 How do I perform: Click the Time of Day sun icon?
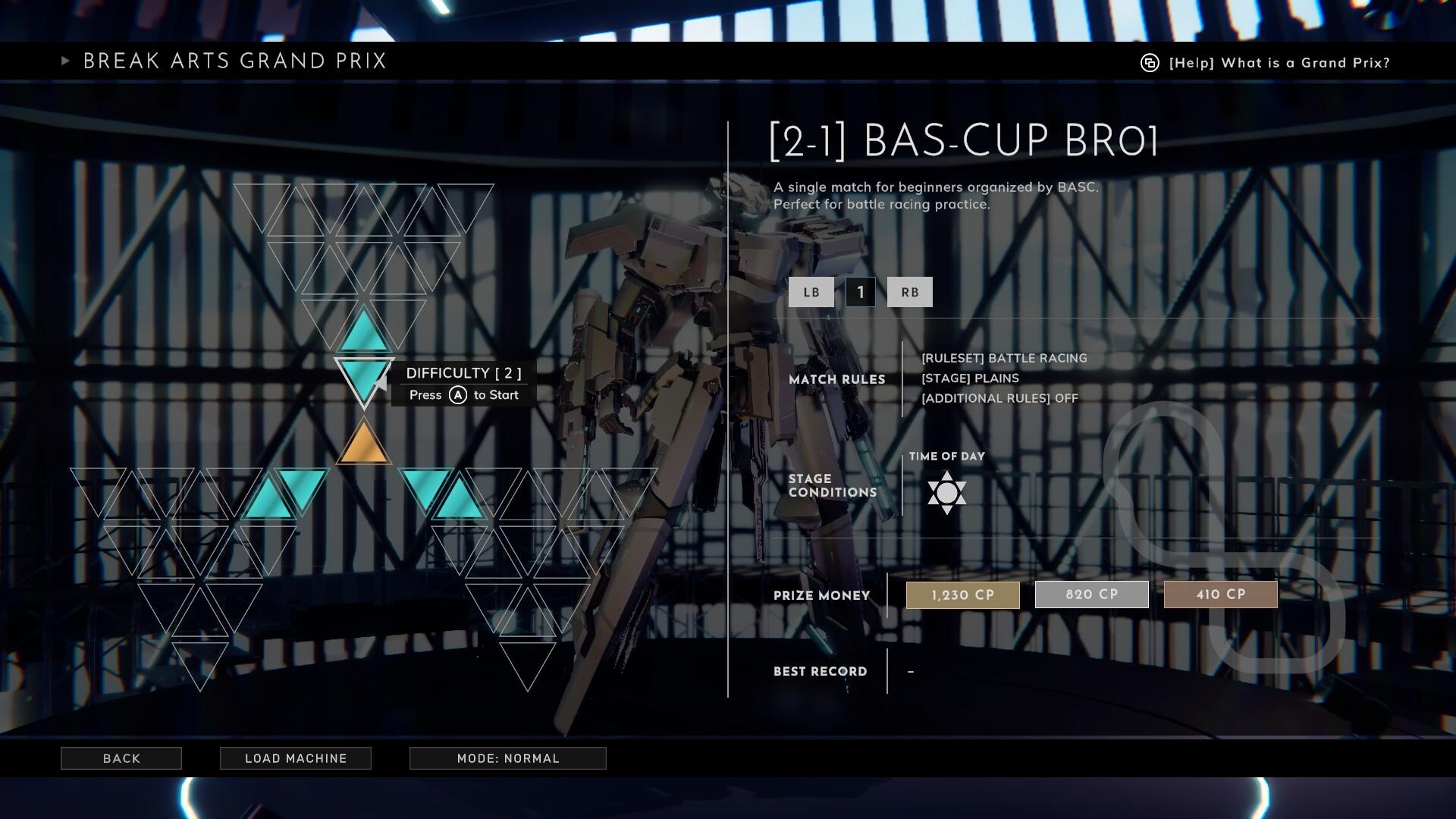coord(946,494)
